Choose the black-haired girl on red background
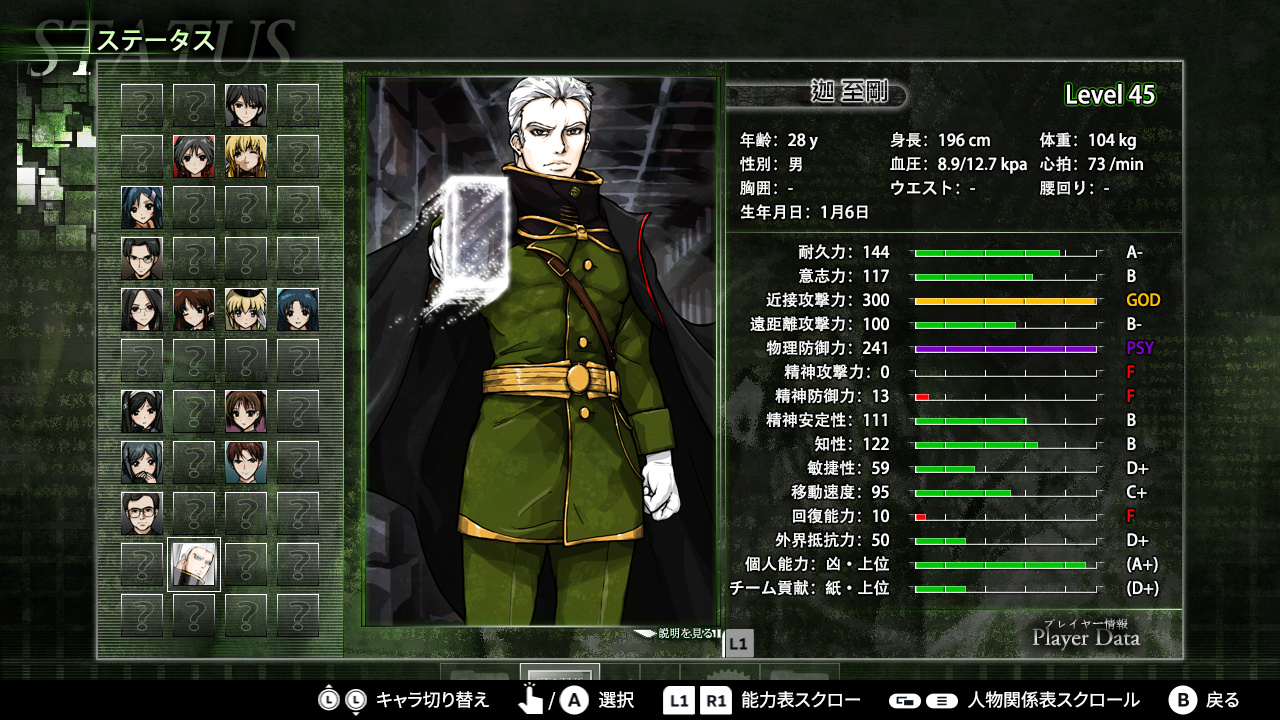1280x720 pixels. (194, 156)
